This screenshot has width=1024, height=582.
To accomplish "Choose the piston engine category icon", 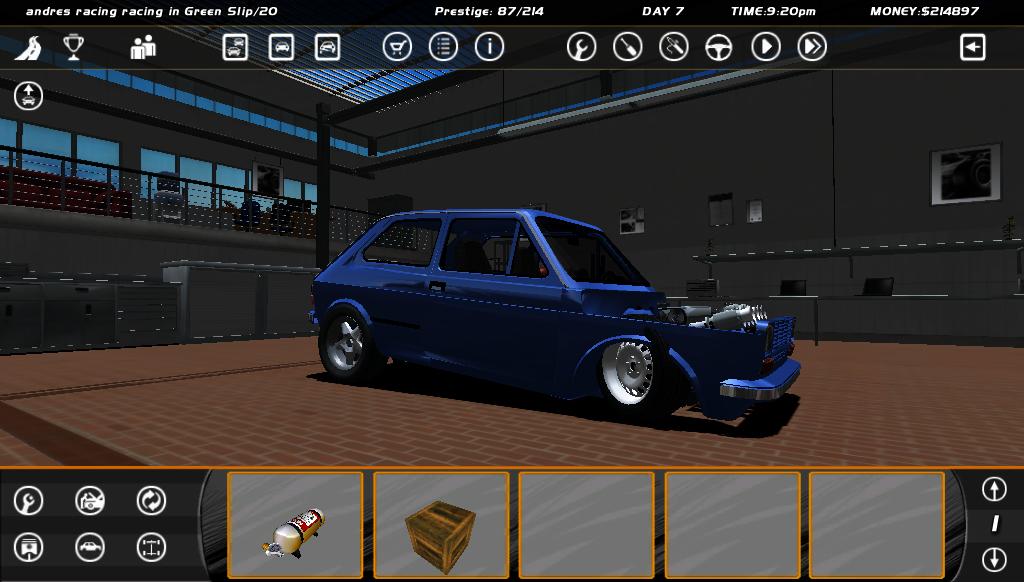I will 29,547.
